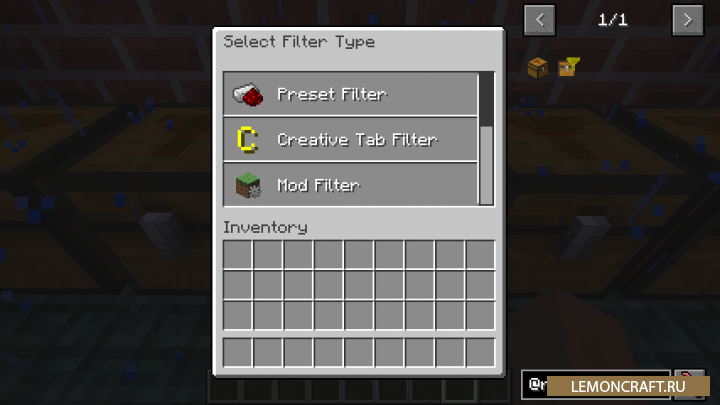This screenshot has width=720, height=405.
Task: Select the chest item icon
Action: [538, 68]
